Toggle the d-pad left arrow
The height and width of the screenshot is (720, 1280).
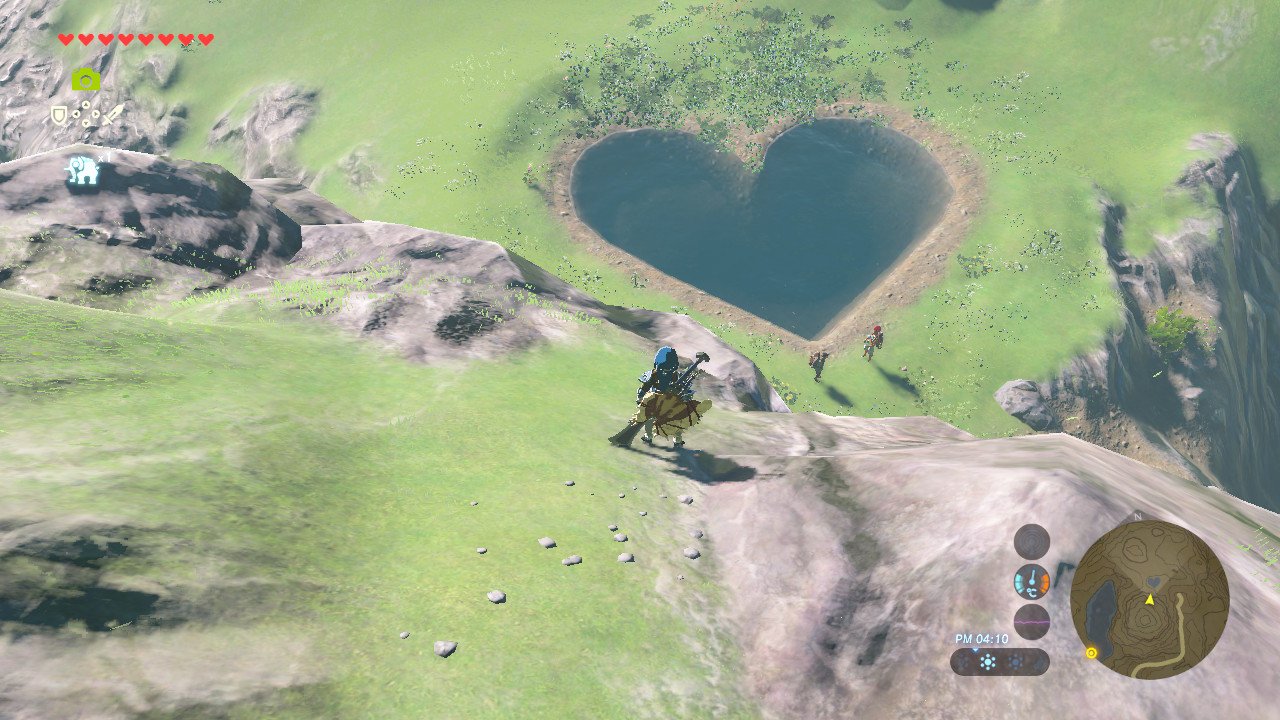[x=76, y=114]
